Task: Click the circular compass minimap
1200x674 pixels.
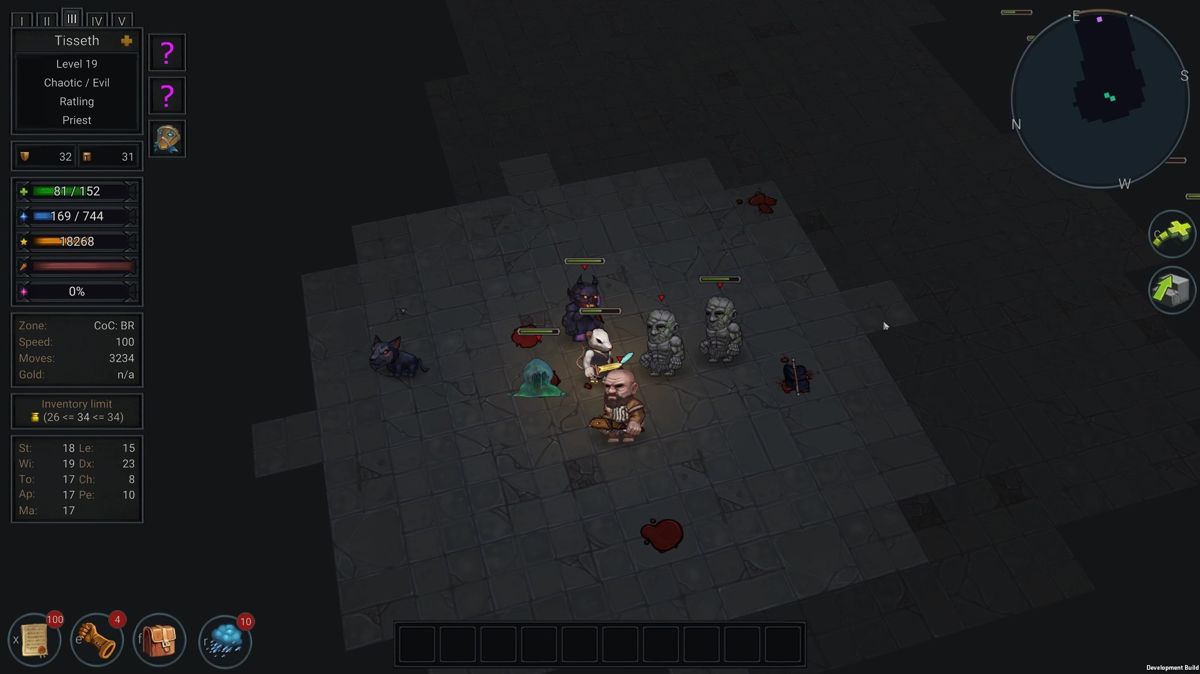Action: (x=1100, y=100)
